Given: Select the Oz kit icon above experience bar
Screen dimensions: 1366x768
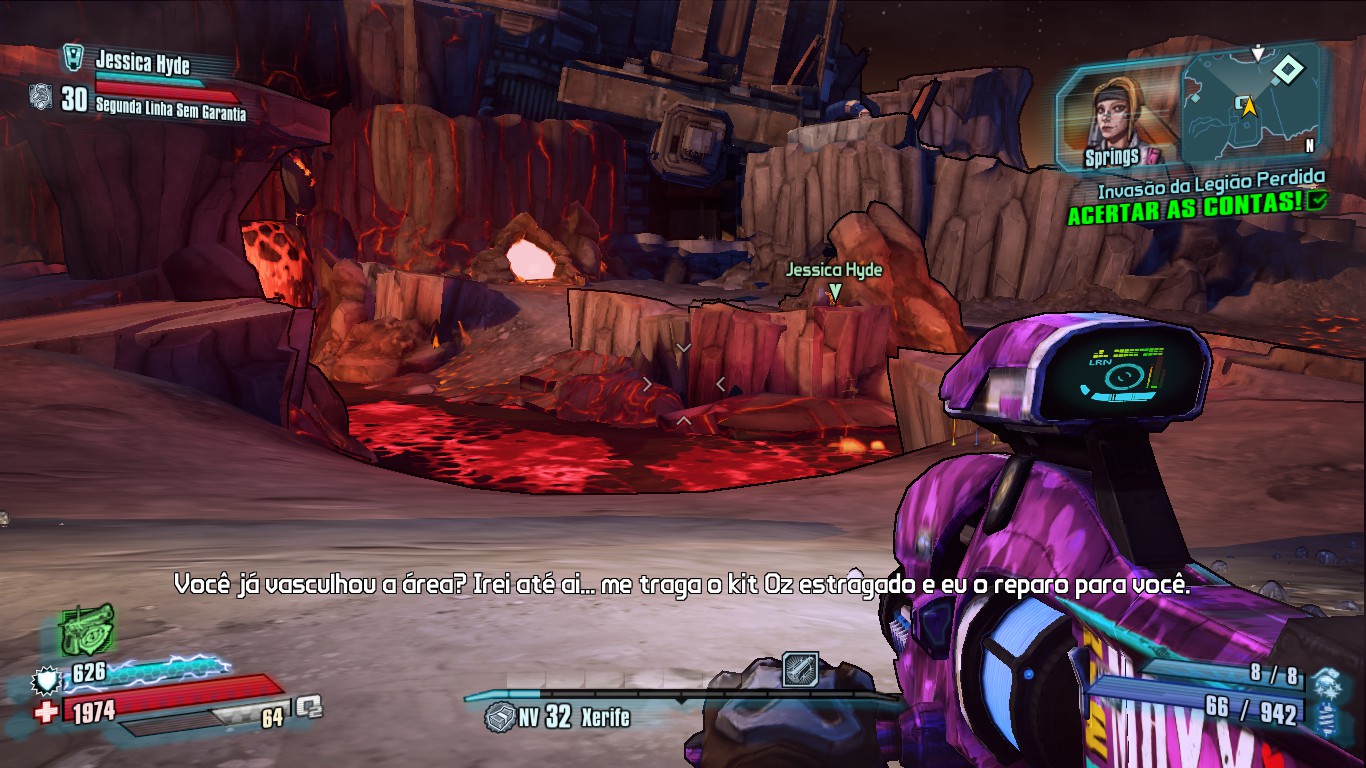Looking at the screenshot, I should [x=800, y=669].
